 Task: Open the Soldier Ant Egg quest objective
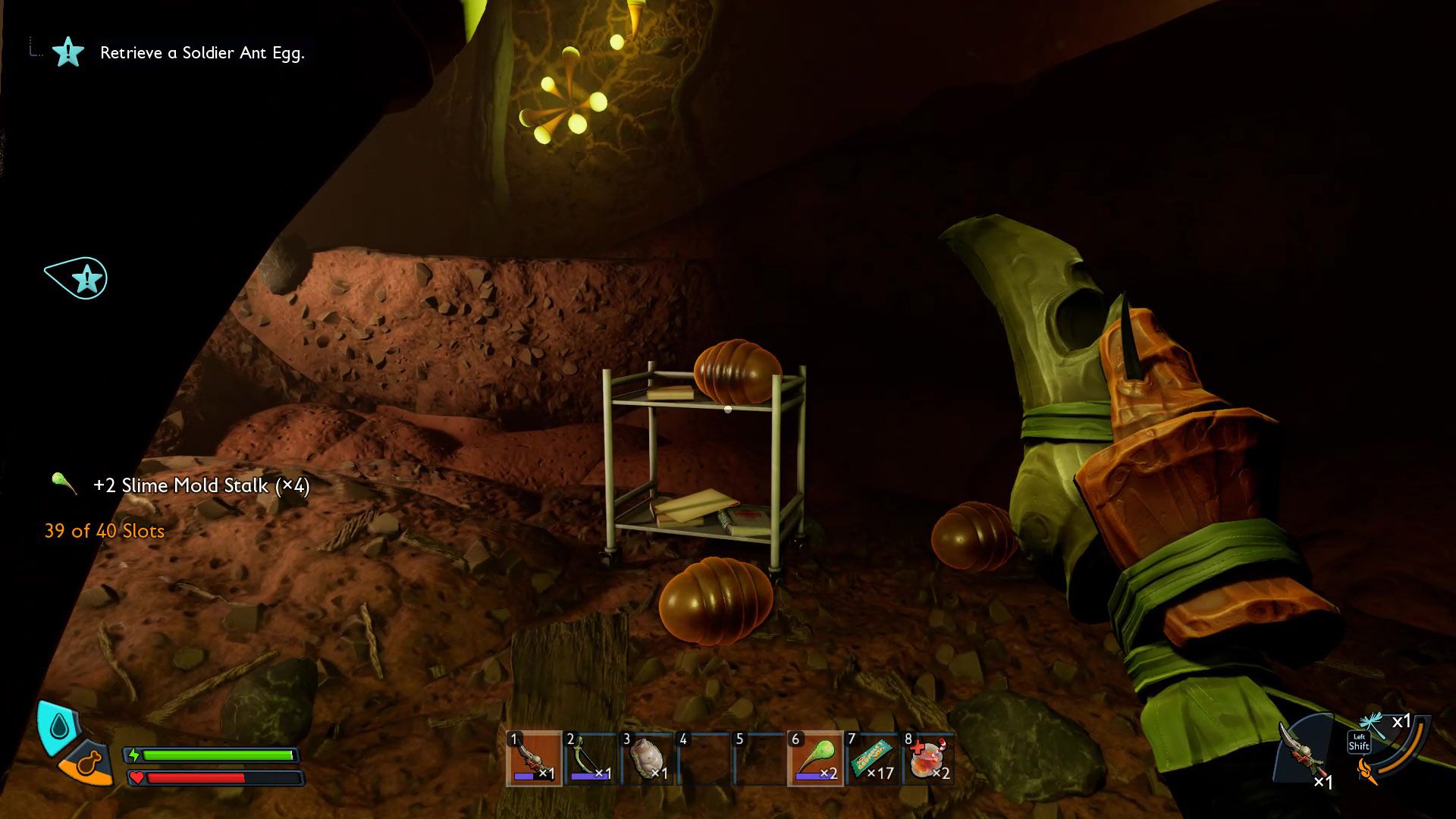[x=202, y=53]
